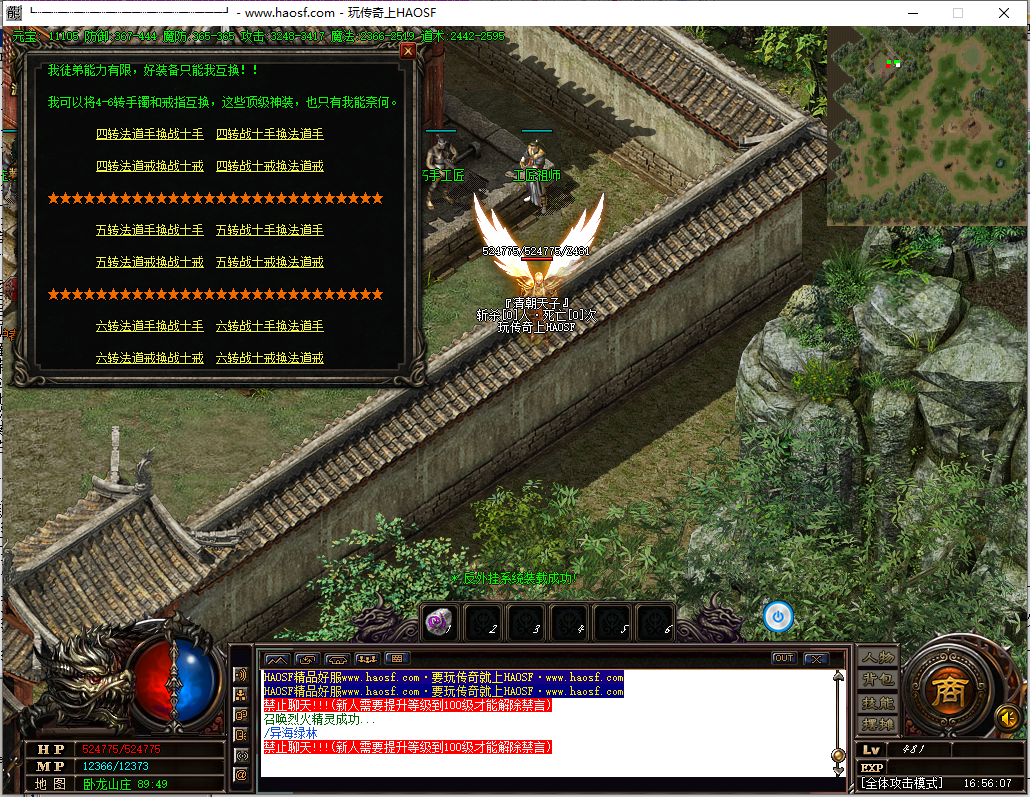Image resolution: width=1030 pixels, height=797 pixels.
Task: Select 六转法道手换战士手 exchange option
Action: (x=149, y=326)
